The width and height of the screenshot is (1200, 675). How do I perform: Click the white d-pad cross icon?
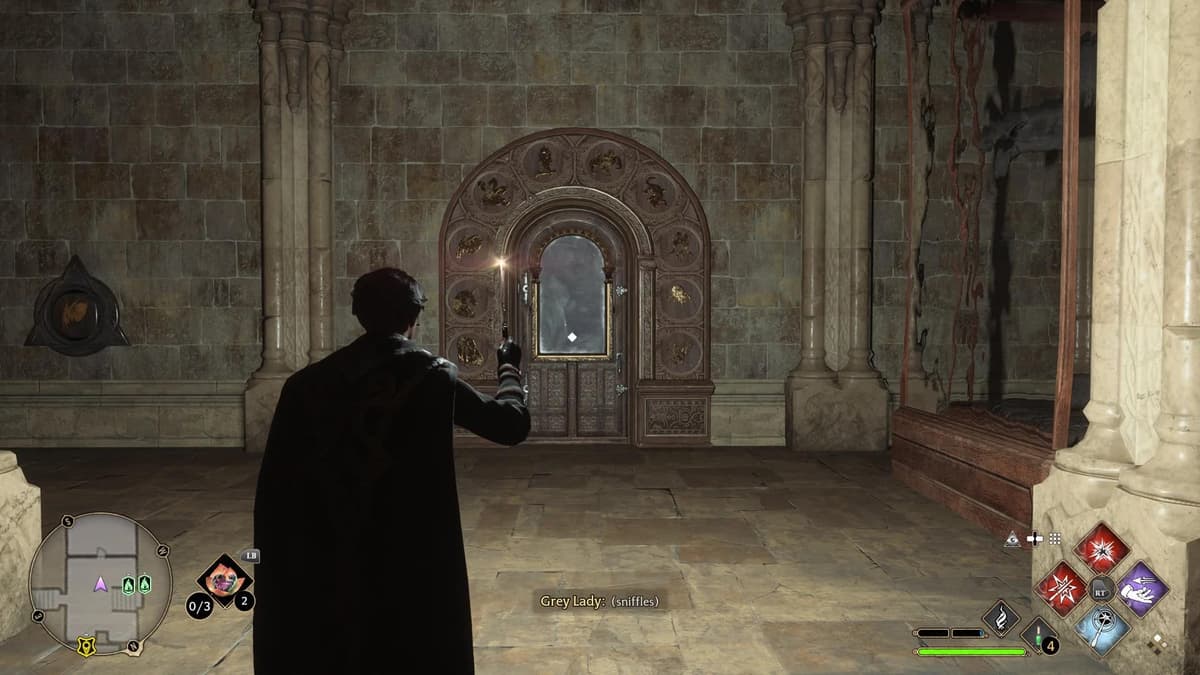[x=1034, y=539]
